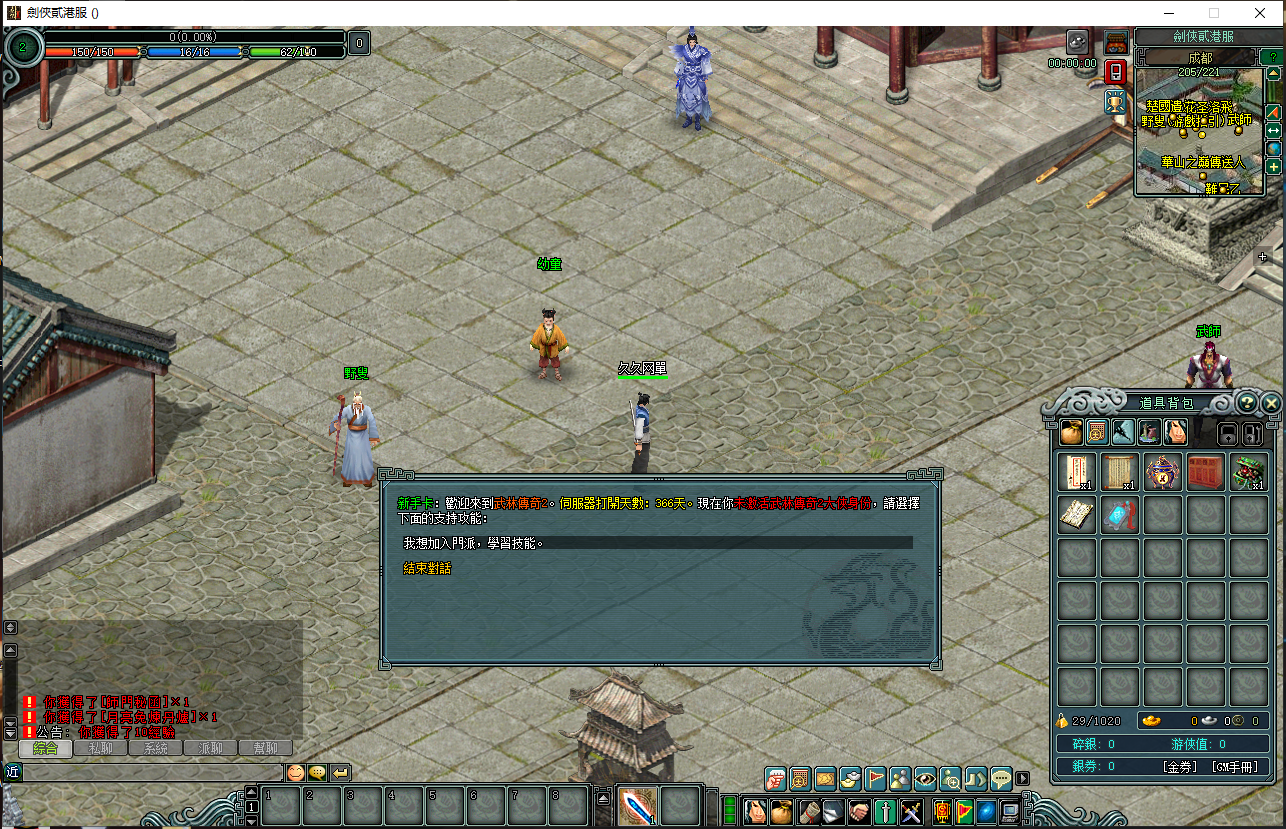Open the inventory help question mark button

(x=1247, y=403)
